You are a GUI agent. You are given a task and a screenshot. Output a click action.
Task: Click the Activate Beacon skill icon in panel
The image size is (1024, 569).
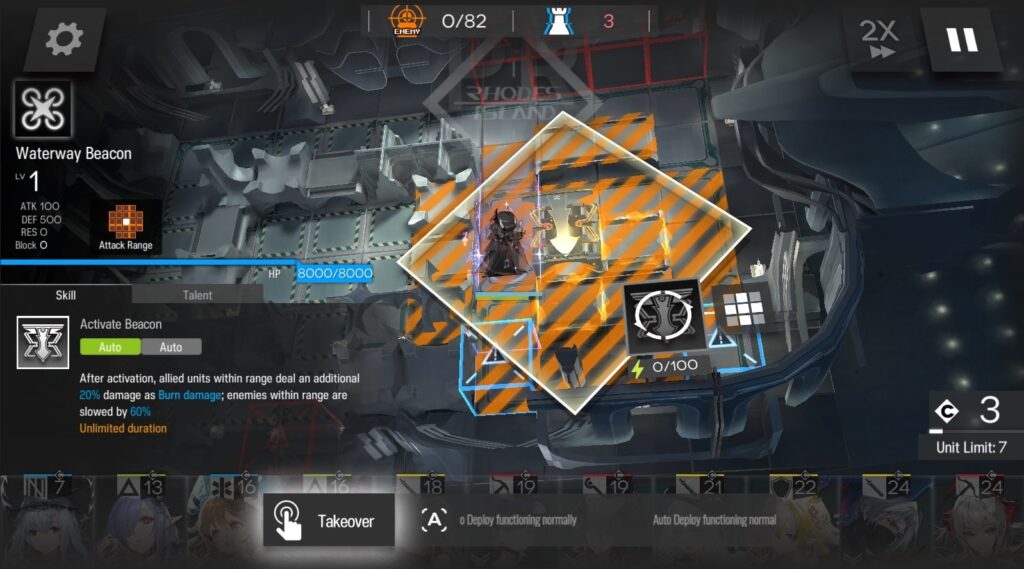(43, 344)
